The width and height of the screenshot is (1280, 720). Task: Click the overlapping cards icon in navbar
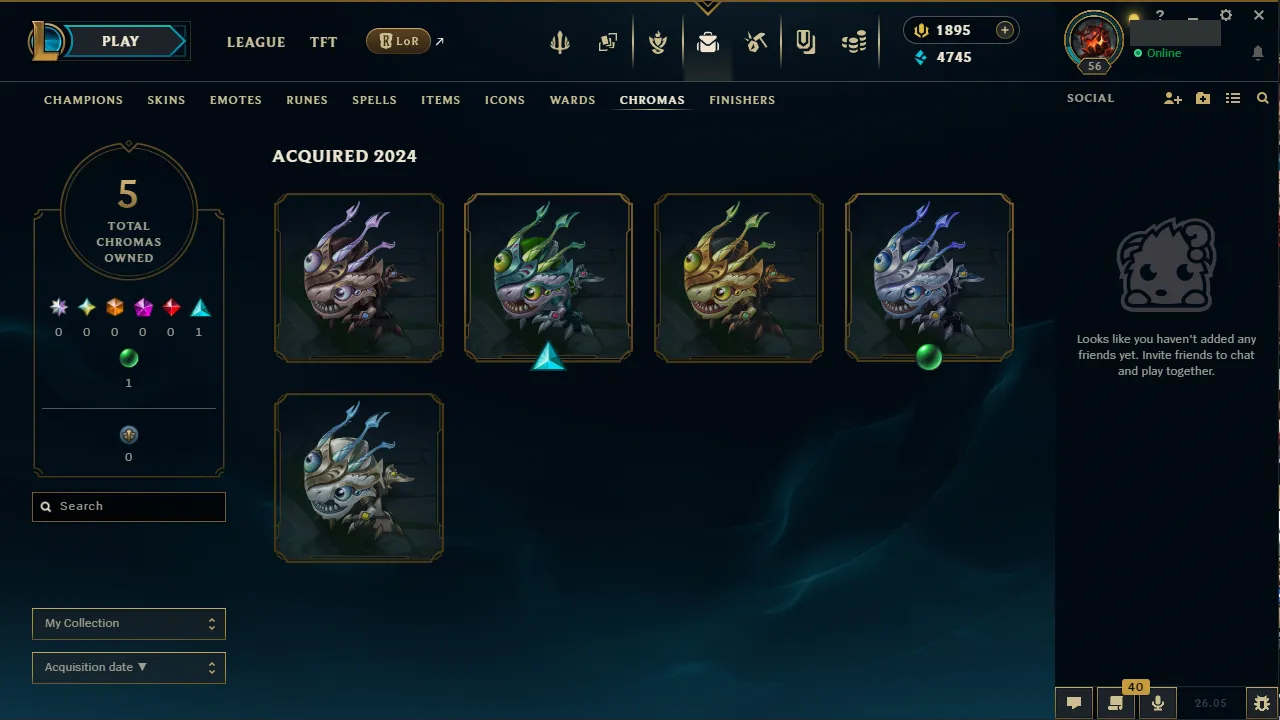(x=608, y=41)
